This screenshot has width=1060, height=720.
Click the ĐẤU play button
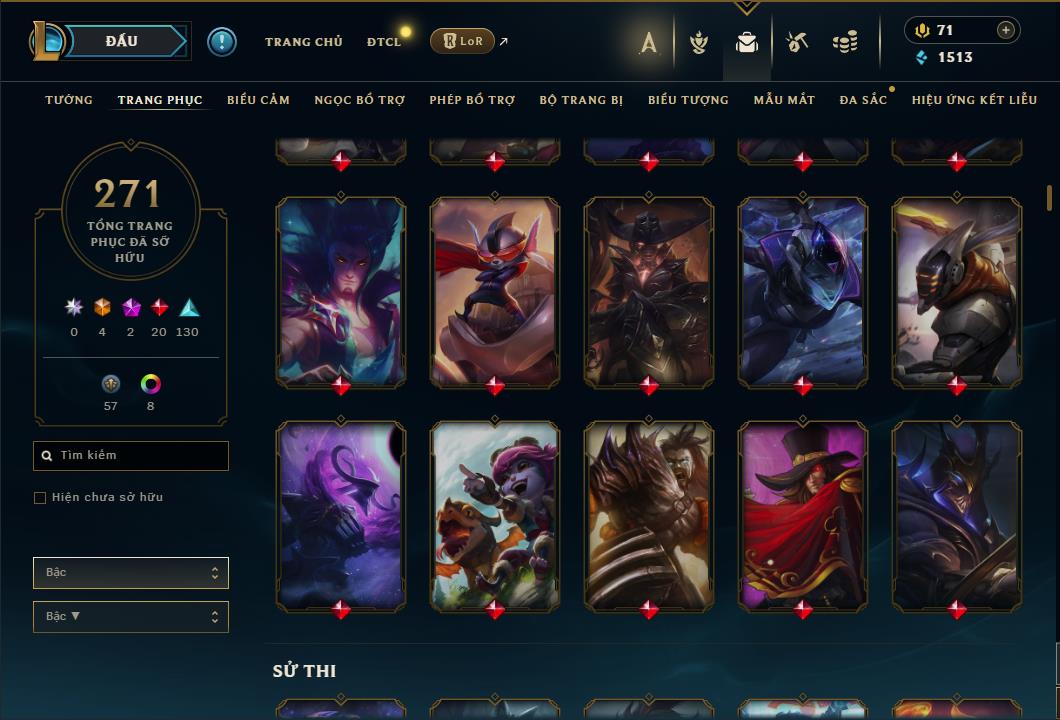[122, 41]
